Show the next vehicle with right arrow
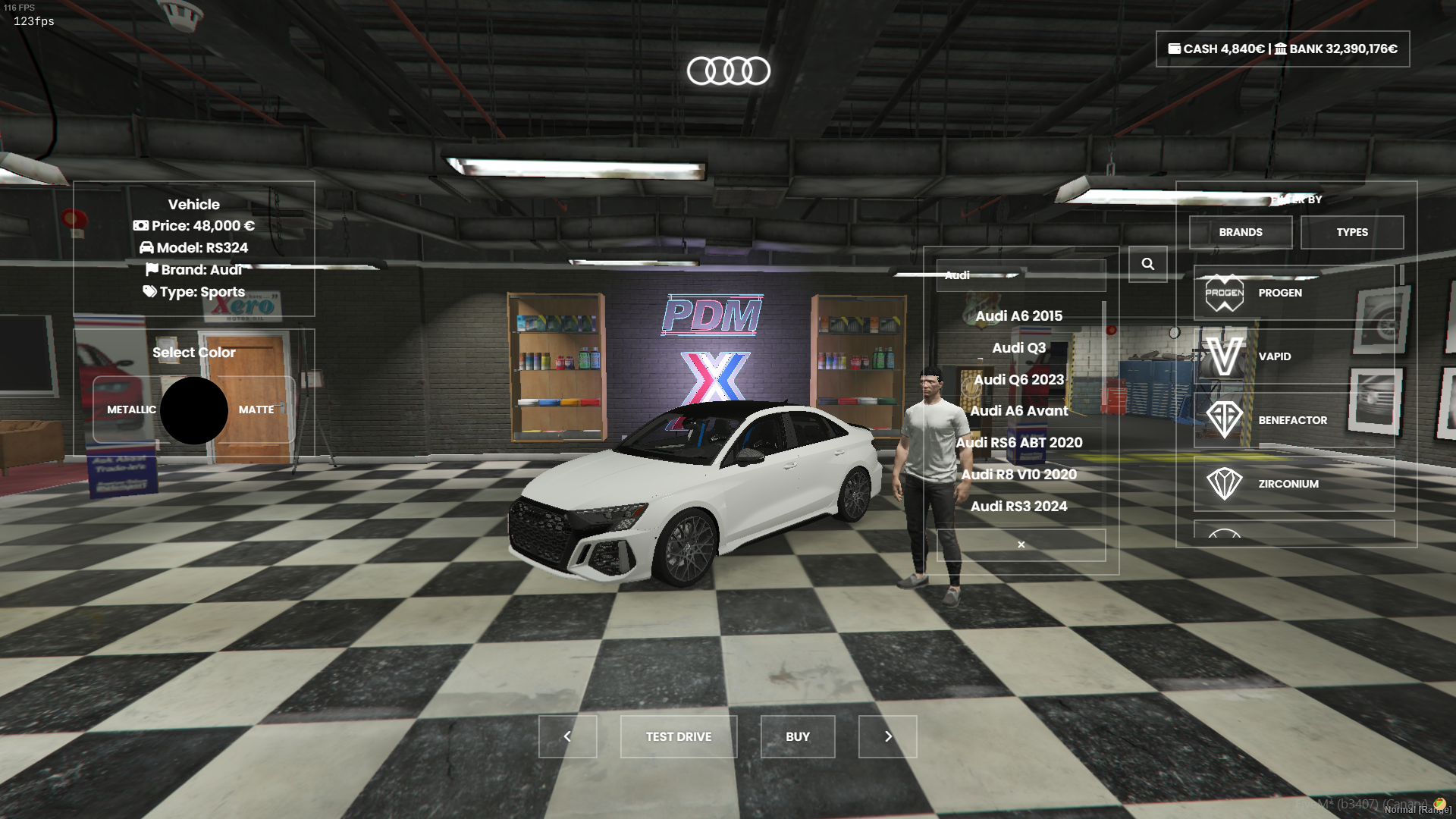The height and width of the screenshot is (819, 1456). (887, 736)
